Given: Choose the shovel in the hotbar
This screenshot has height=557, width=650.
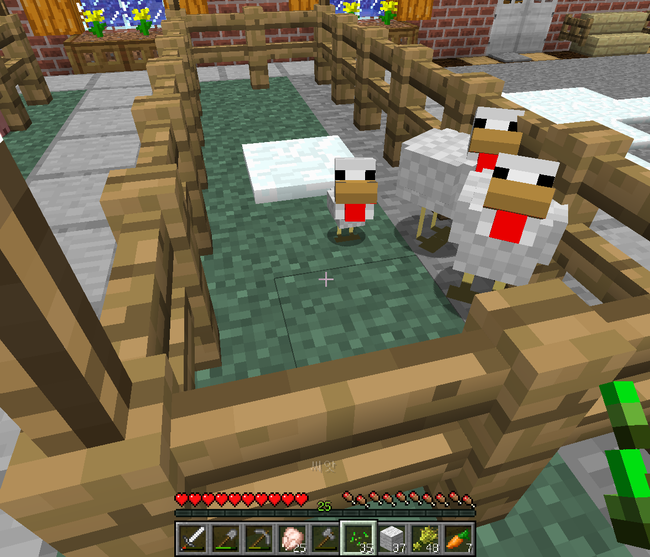Looking at the screenshot, I should [x=224, y=538].
